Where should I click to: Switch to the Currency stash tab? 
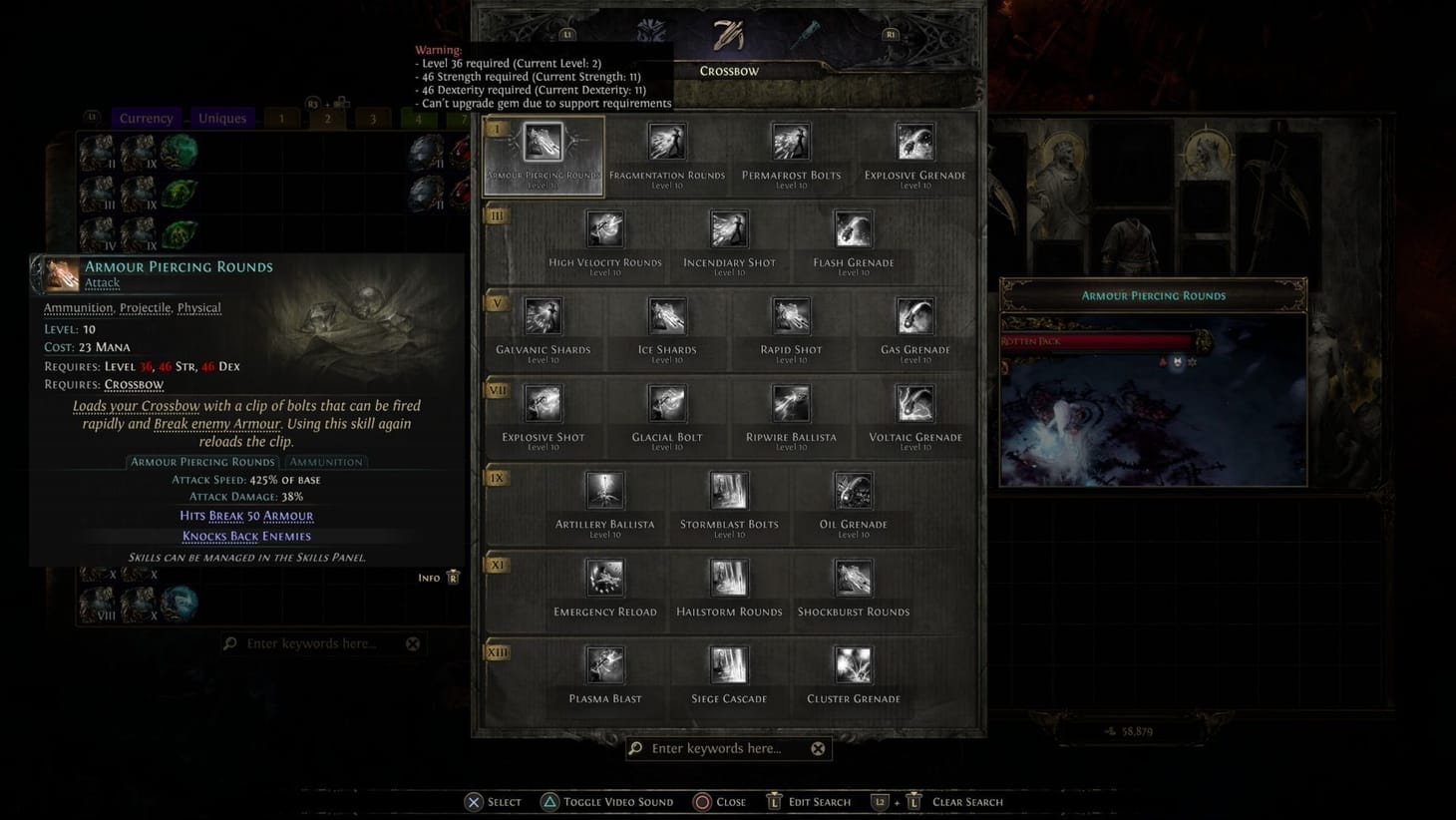(x=146, y=118)
